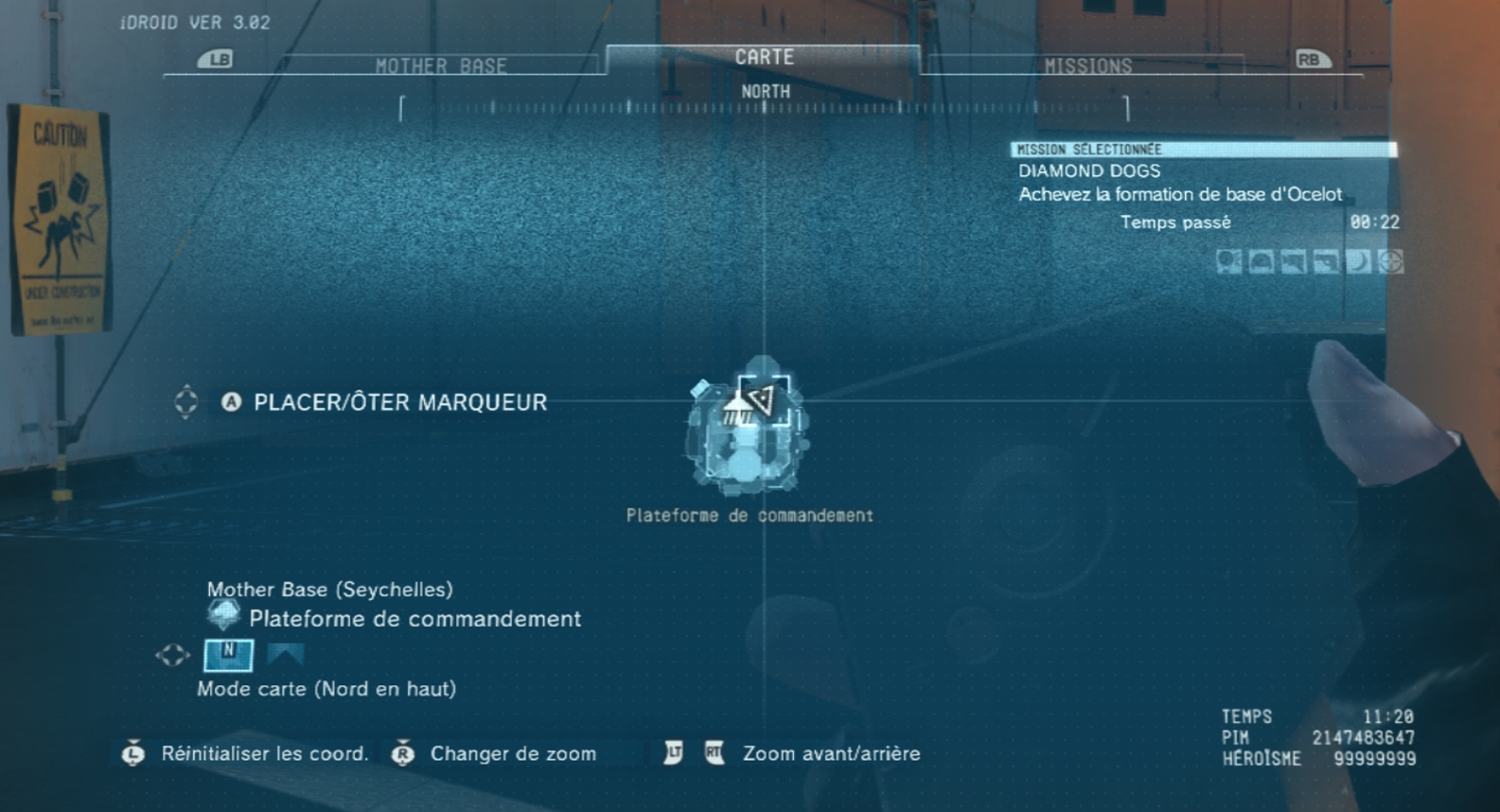Click the crescent moon mission icon
The image size is (1500, 812).
[x=1358, y=262]
